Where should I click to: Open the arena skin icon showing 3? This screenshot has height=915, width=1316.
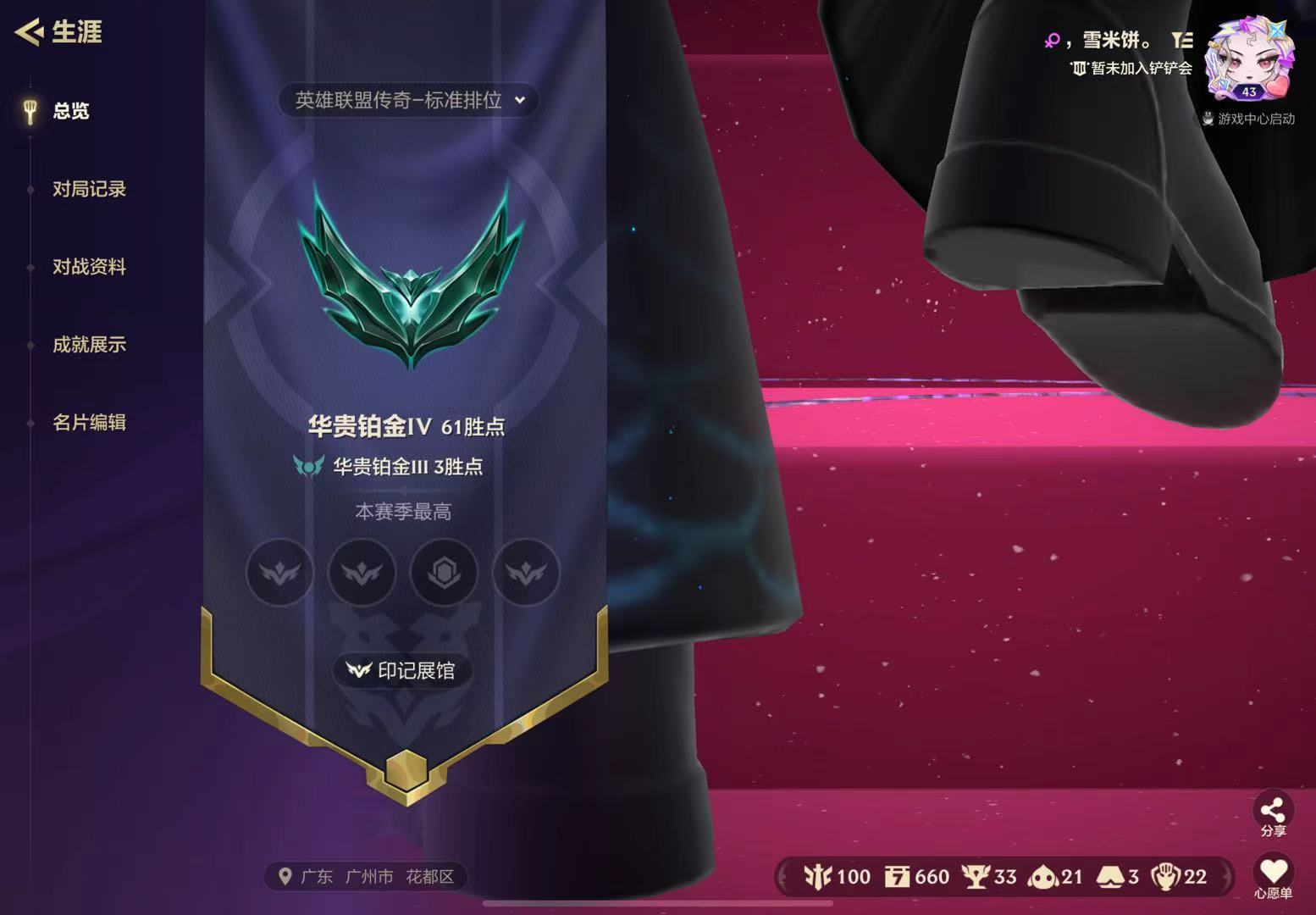(x=1110, y=875)
